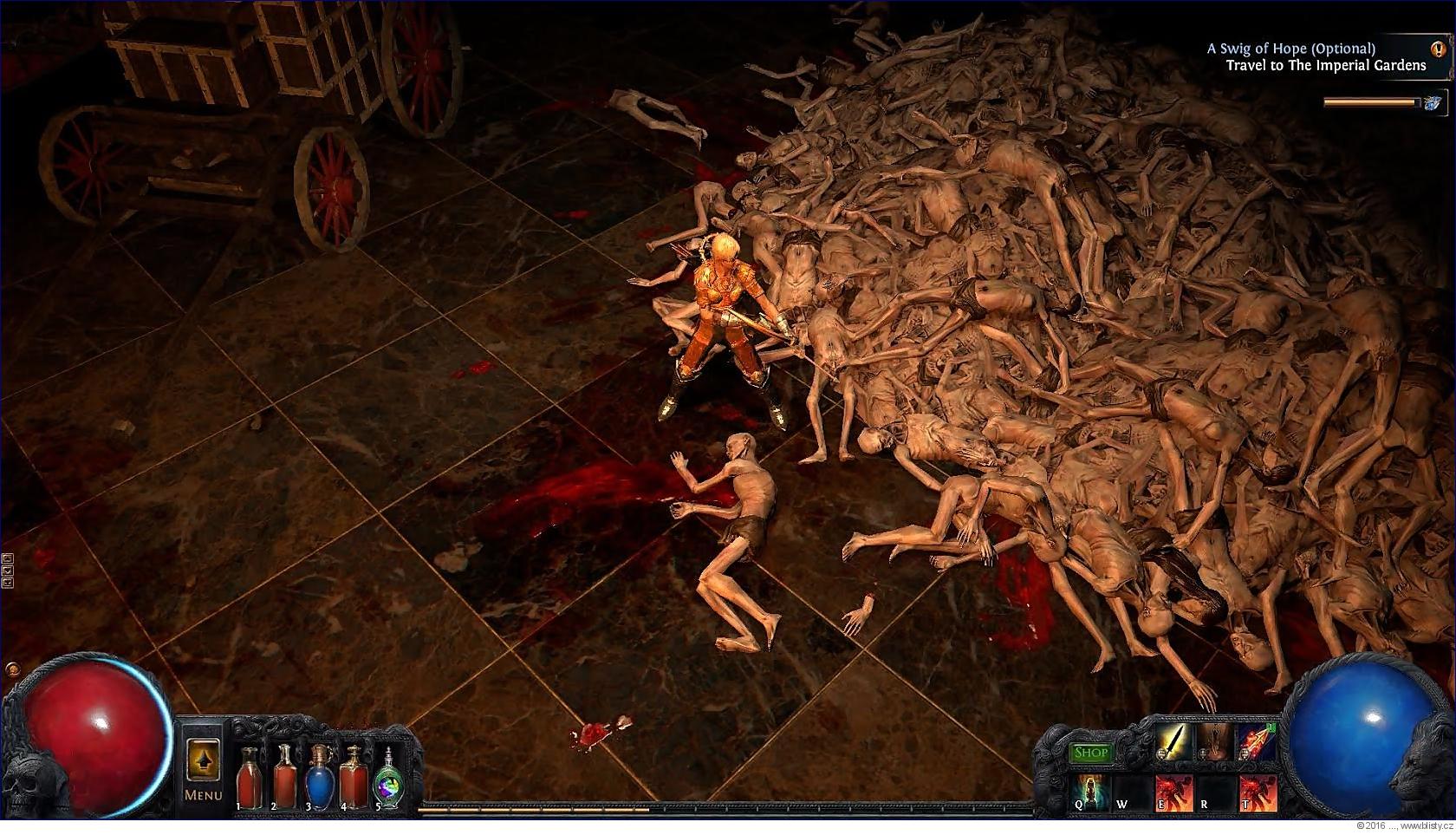The image size is (1456, 835).
Task: Drink the blue mana flask
Action: 319,776
